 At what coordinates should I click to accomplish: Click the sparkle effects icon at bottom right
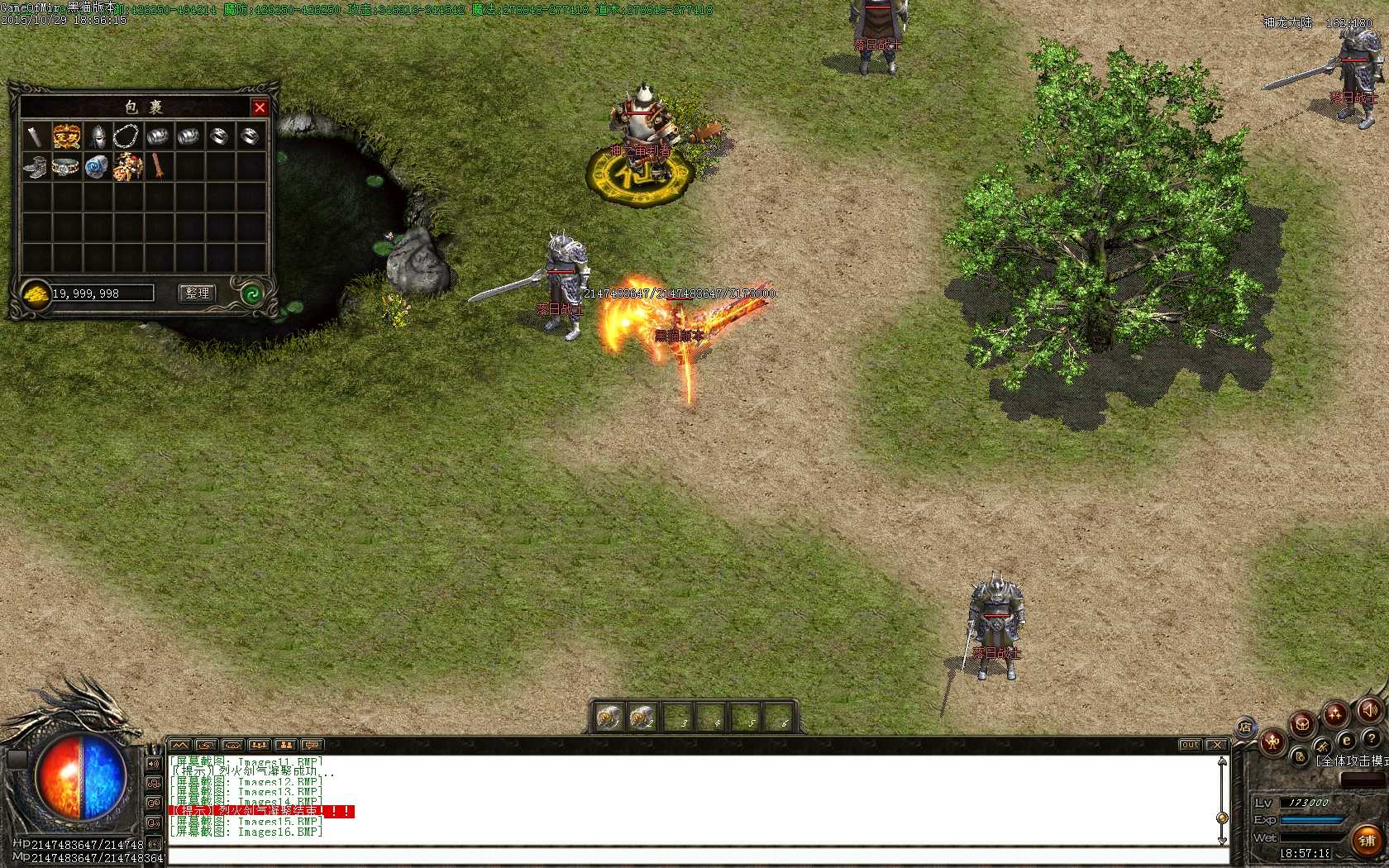[1334, 713]
